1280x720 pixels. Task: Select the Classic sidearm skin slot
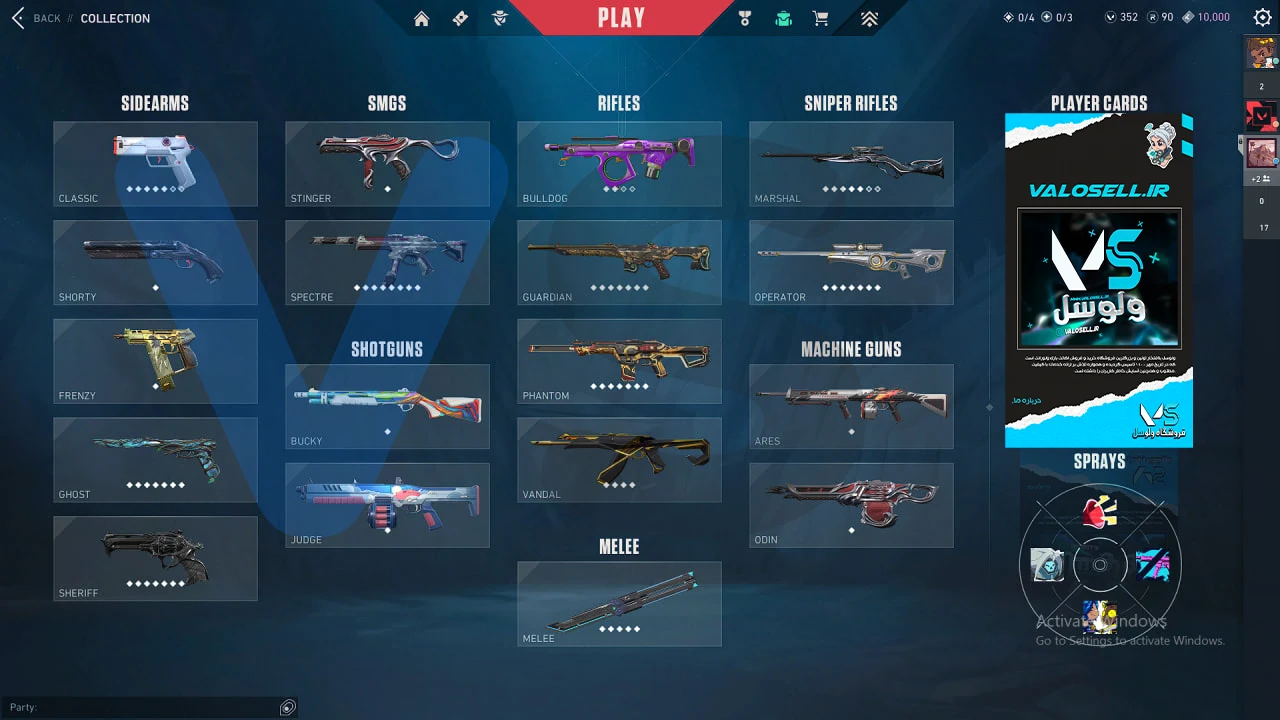pos(155,164)
